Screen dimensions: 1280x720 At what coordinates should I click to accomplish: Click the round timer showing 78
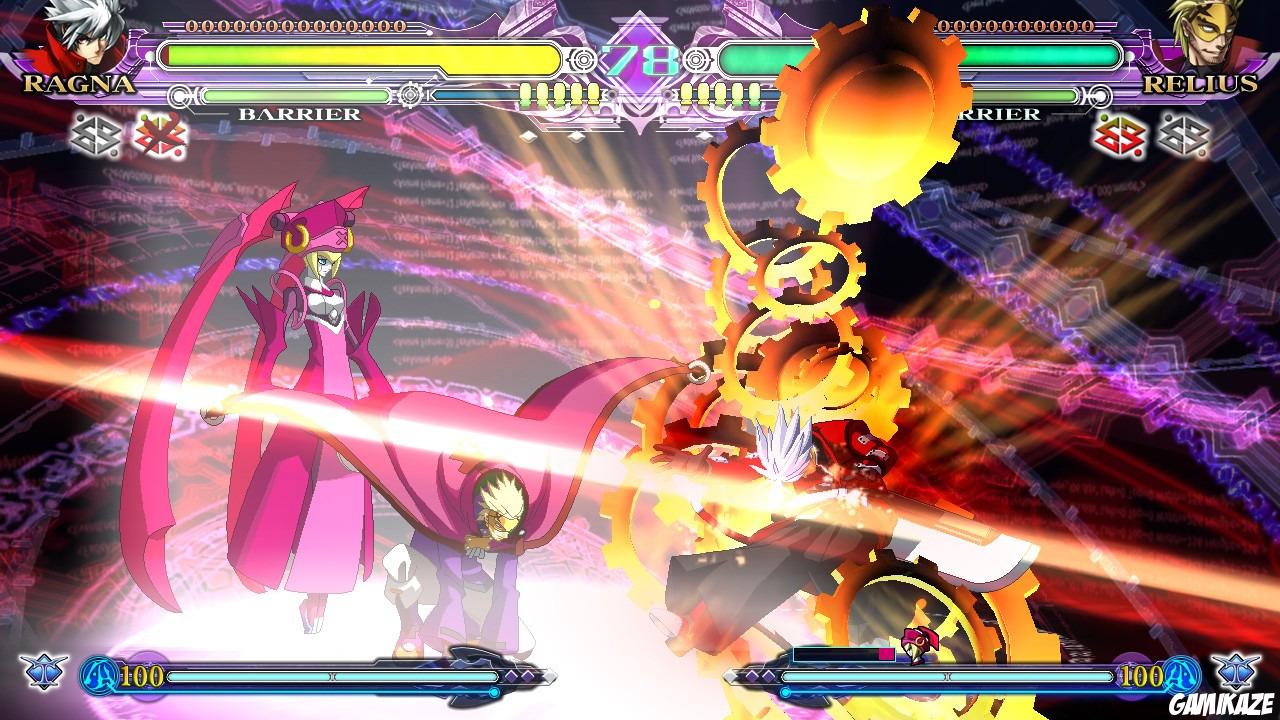point(638,58)
